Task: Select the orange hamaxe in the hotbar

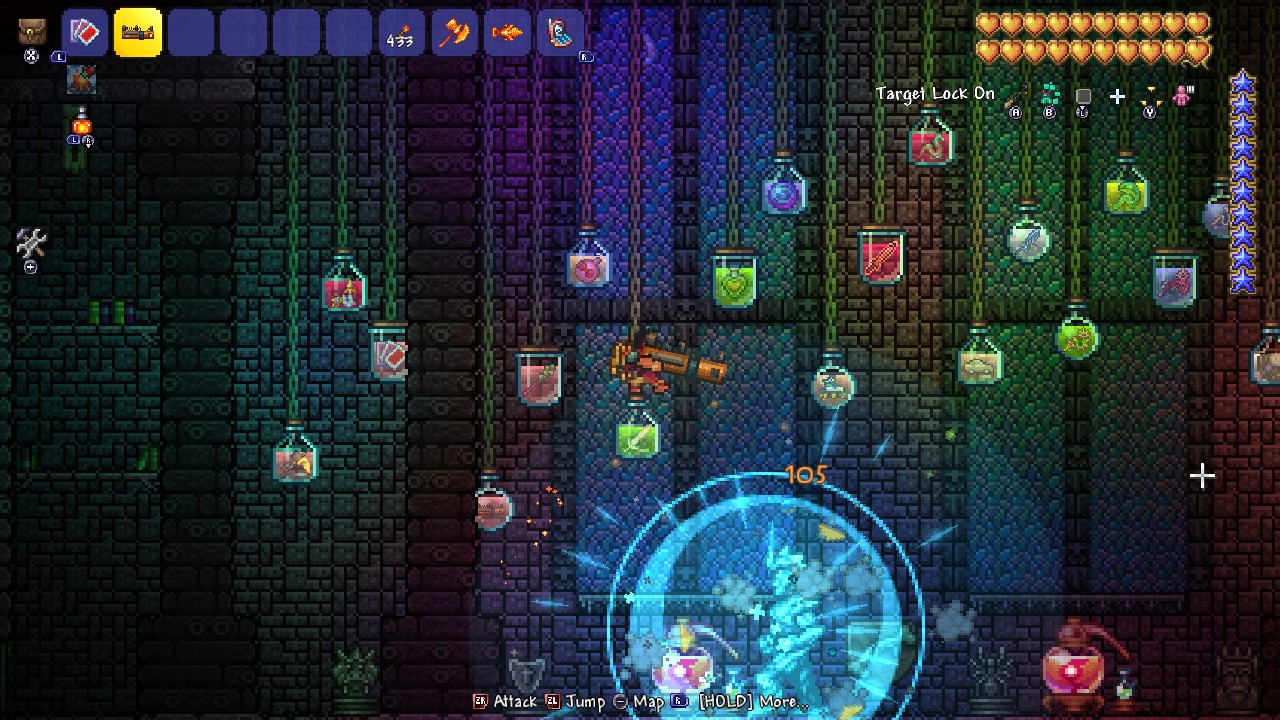Action: [x=455, y=32]
